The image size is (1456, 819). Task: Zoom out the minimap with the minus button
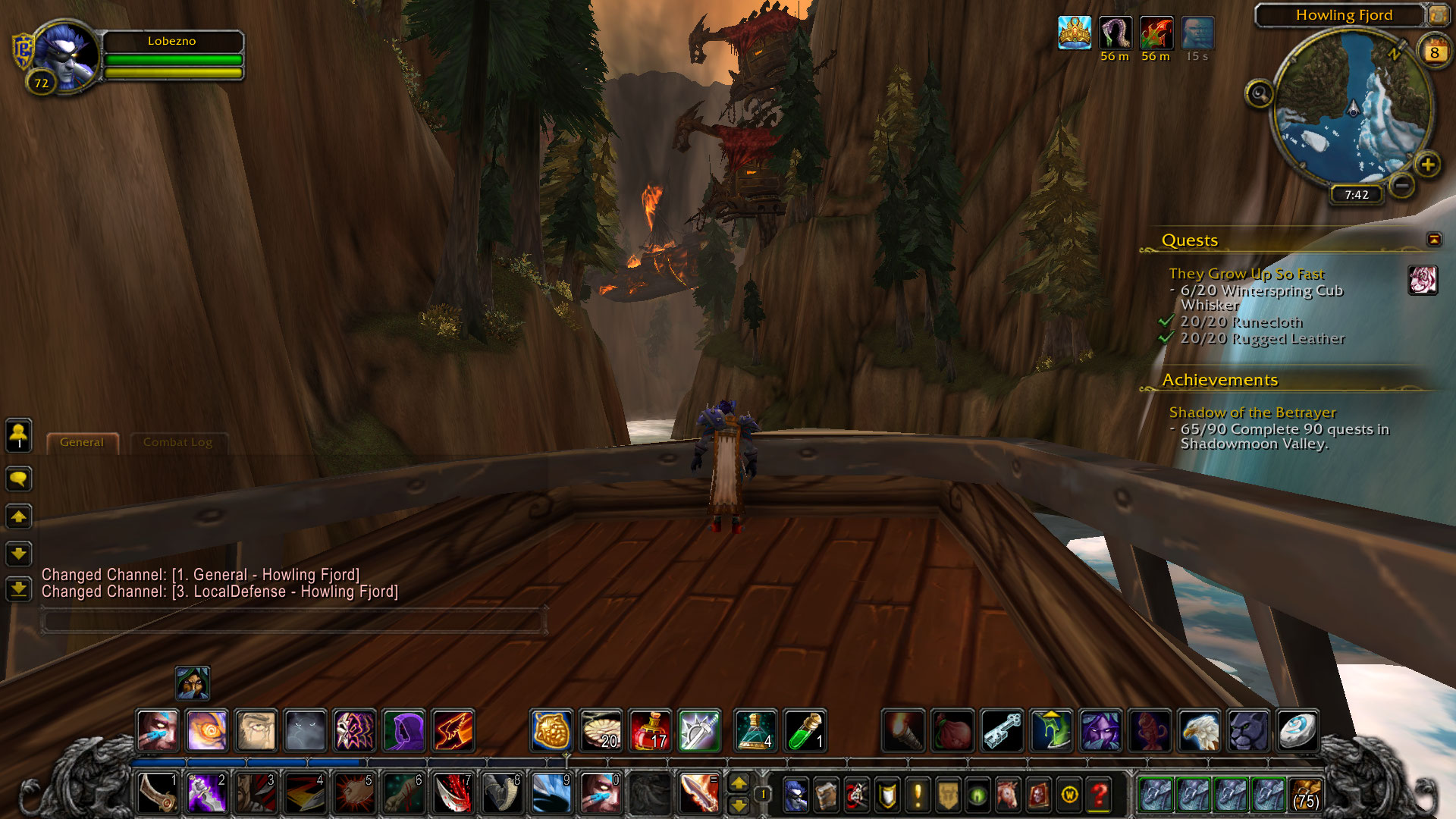pos(1402,185)
